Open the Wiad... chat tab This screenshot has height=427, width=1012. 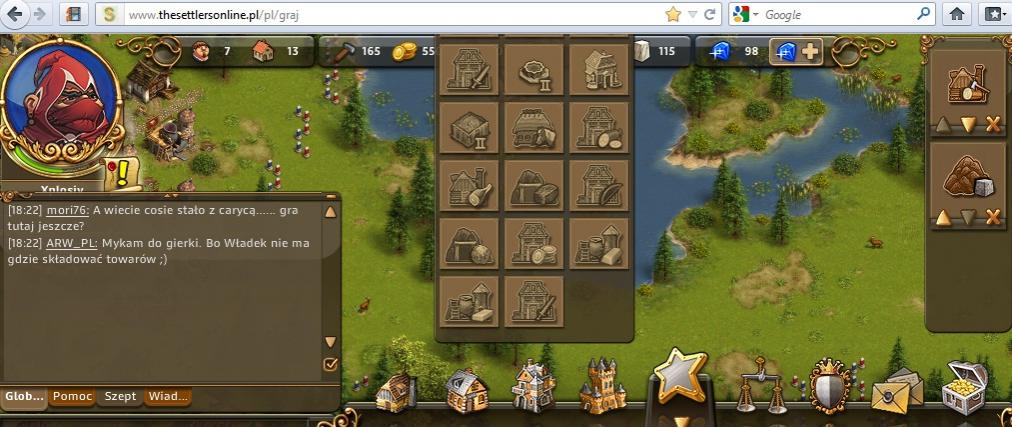[167, 397]
